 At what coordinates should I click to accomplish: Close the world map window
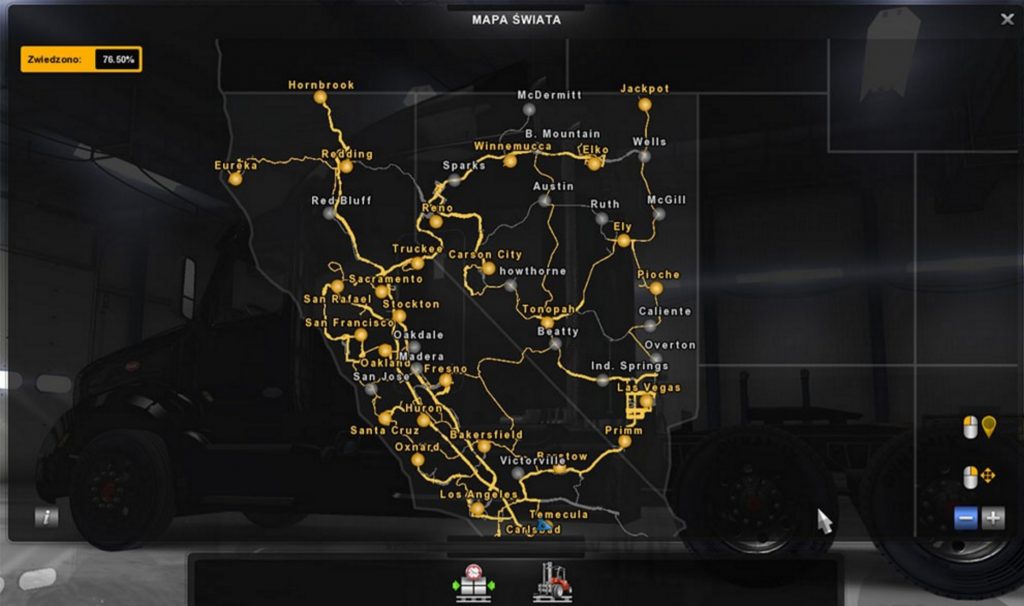tap(1006, 19)
